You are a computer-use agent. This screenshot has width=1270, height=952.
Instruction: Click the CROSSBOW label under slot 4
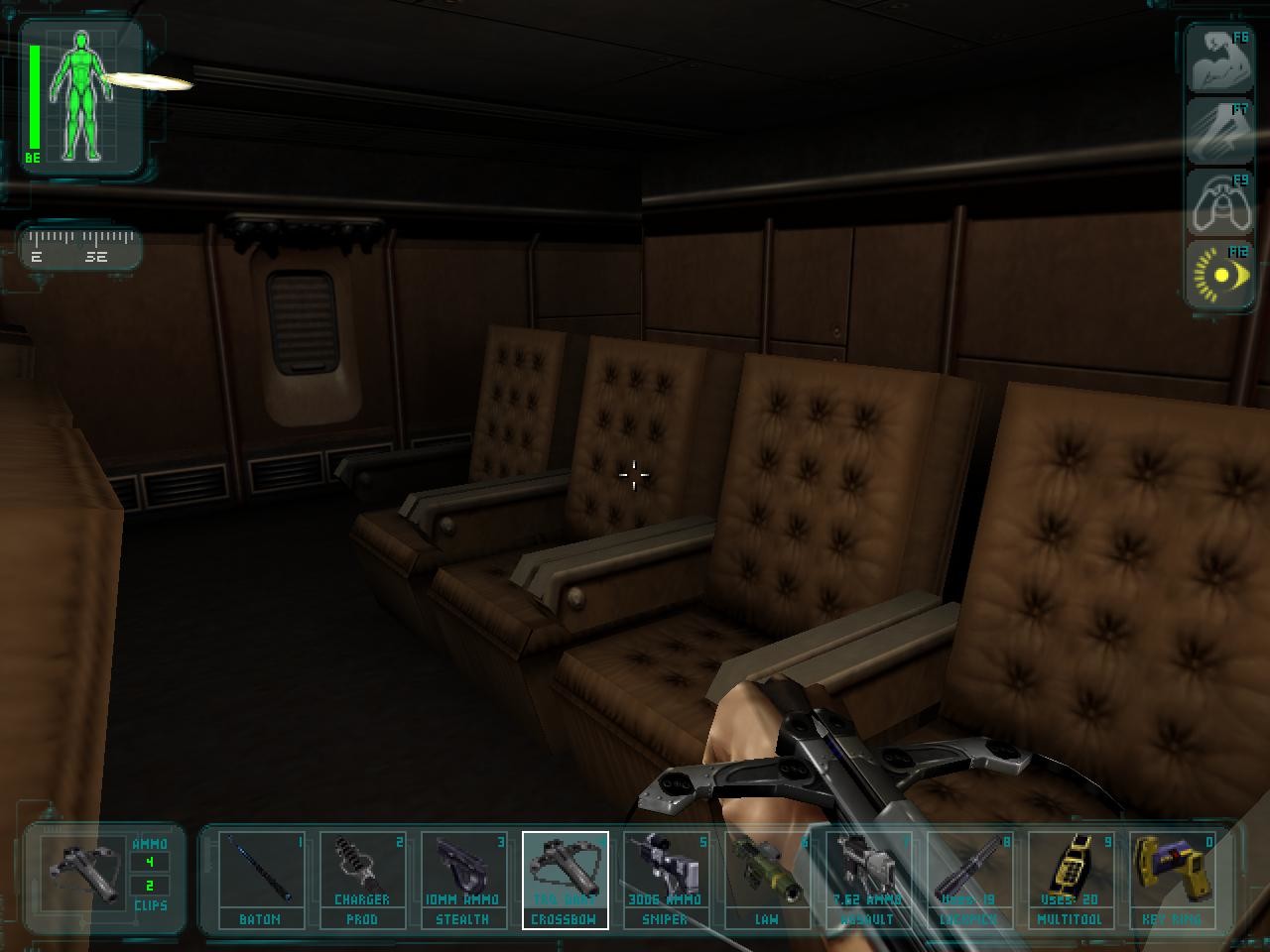(x=564, y=919)
